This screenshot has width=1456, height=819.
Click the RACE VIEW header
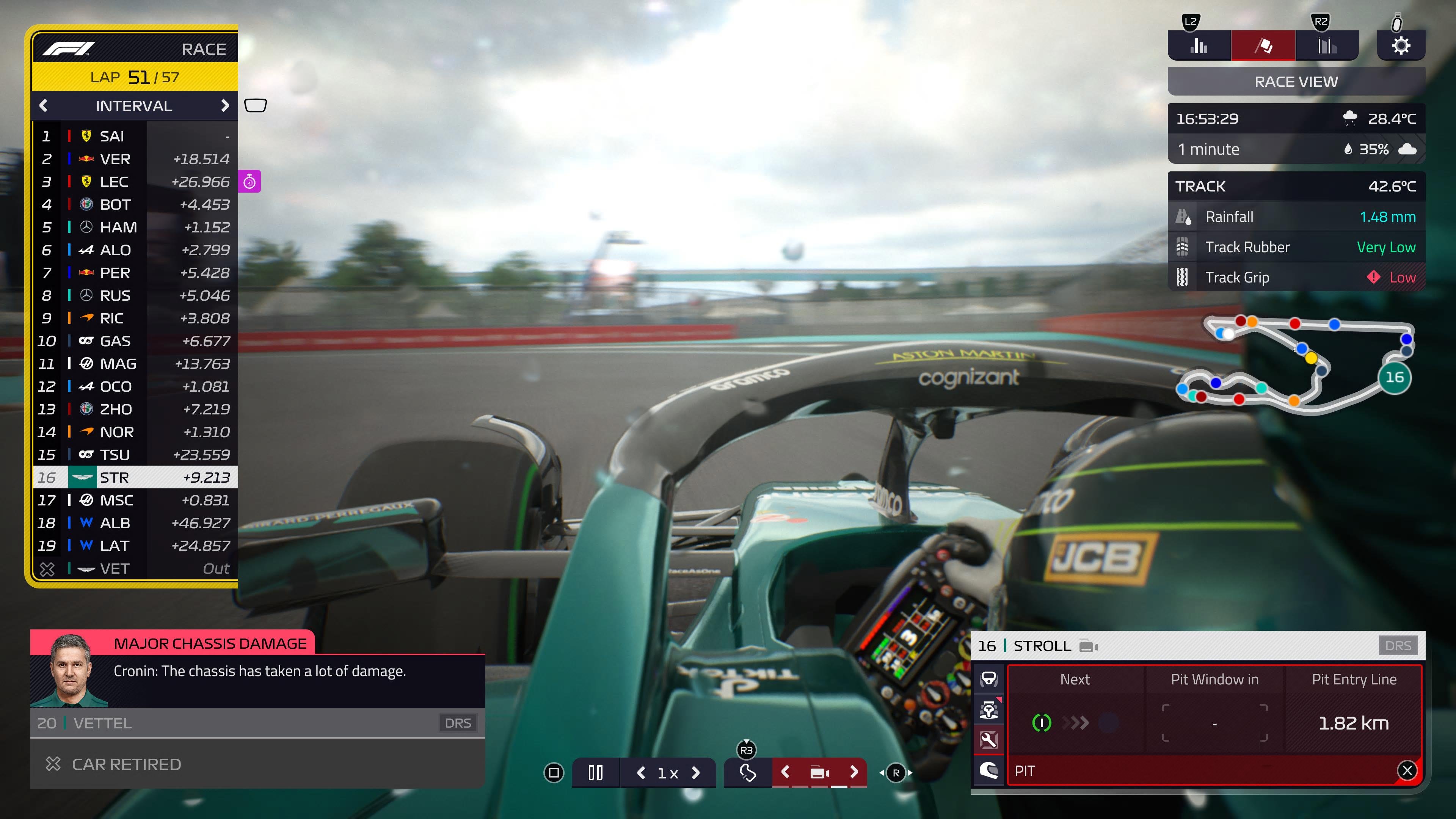(x=1295, y=81)
